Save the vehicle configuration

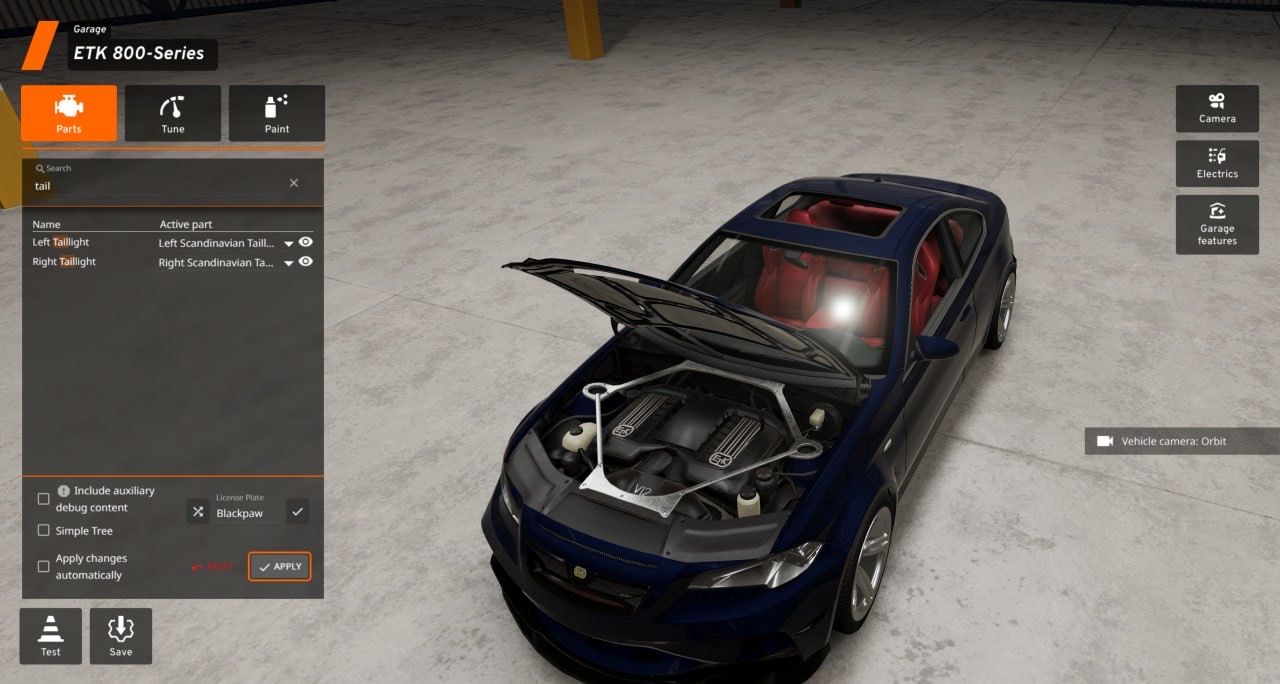[x=121, y=636]
